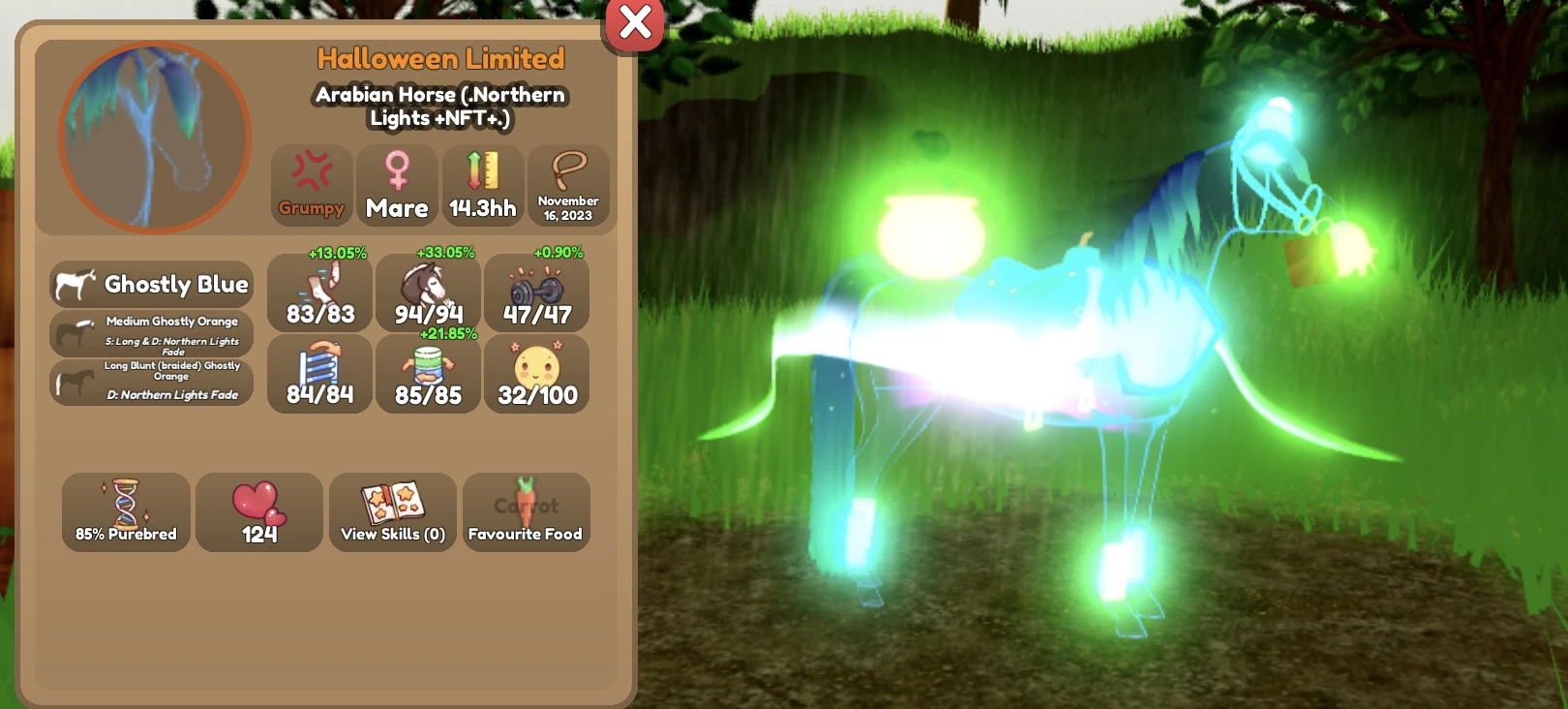1568x709 pixels.
Task: Expand the Long Blunt braided tail details
Action: point(151,382)
